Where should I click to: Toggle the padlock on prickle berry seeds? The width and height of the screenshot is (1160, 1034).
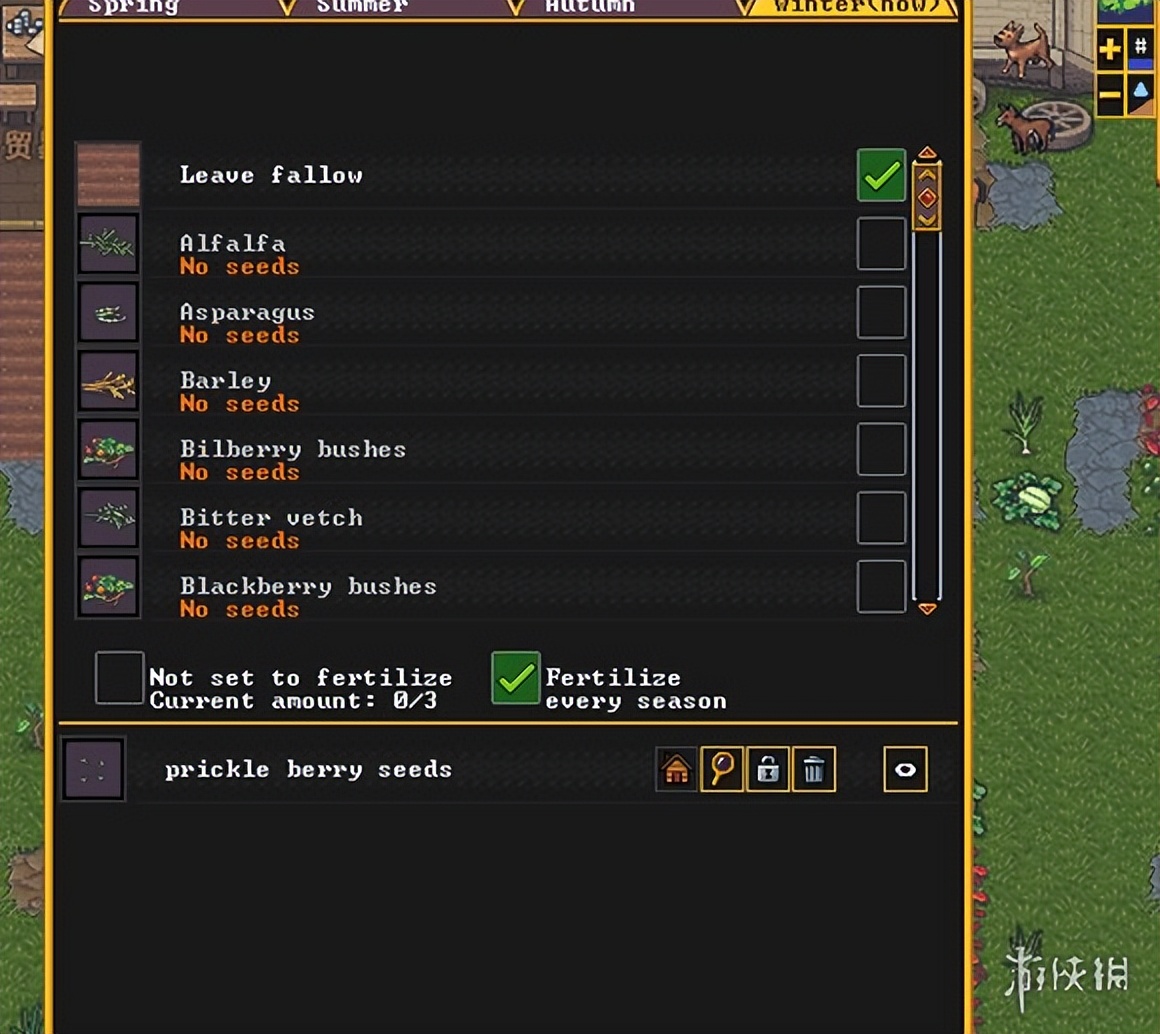coord(768,769)
